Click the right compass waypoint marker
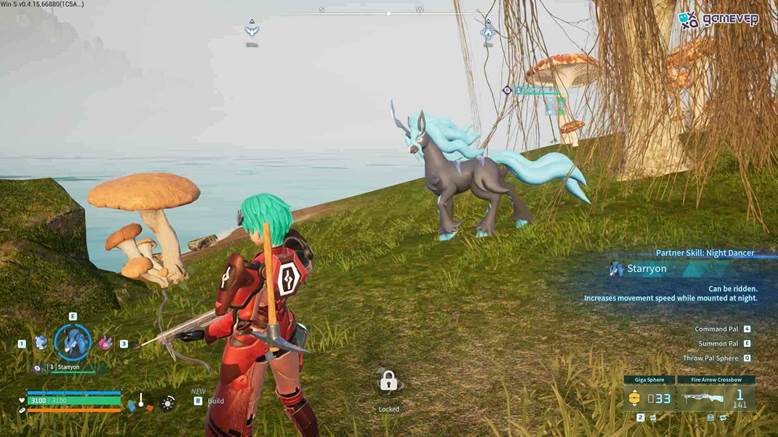Screen dimensions: 778x437 point(488,30)
